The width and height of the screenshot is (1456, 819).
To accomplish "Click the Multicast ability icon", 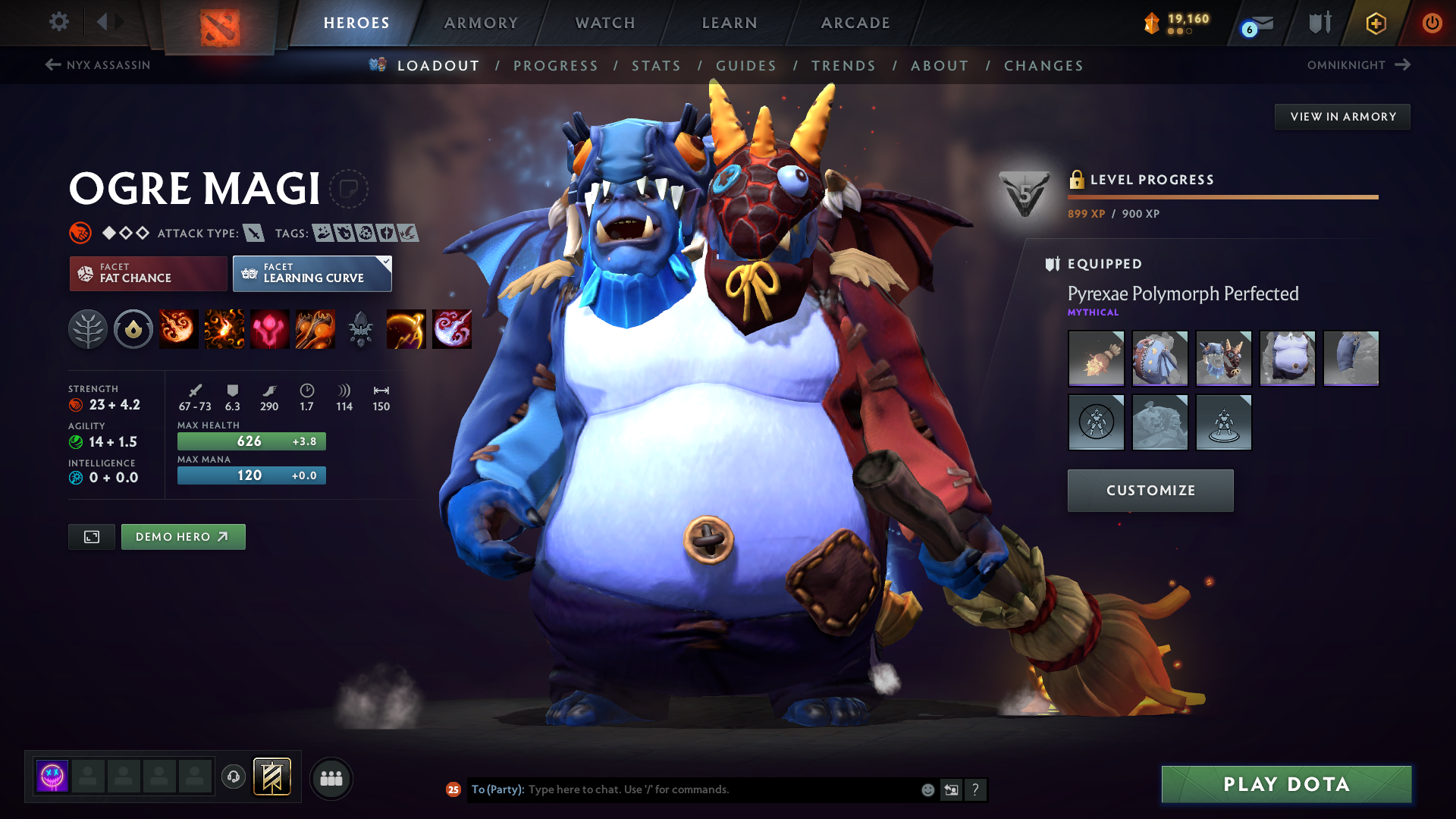I will (x=315, y=328).
